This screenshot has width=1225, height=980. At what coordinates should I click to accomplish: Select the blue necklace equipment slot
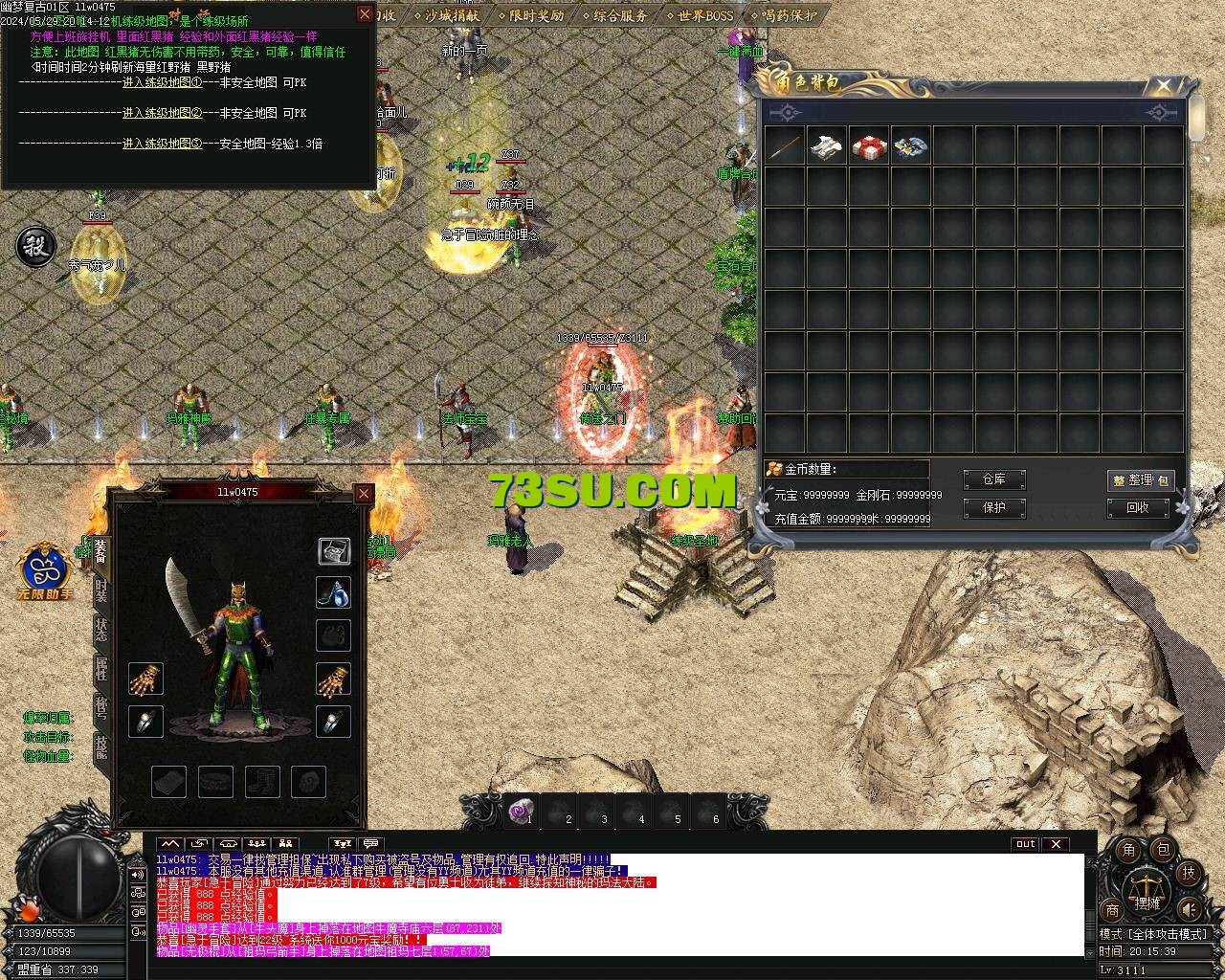[333, 593]
